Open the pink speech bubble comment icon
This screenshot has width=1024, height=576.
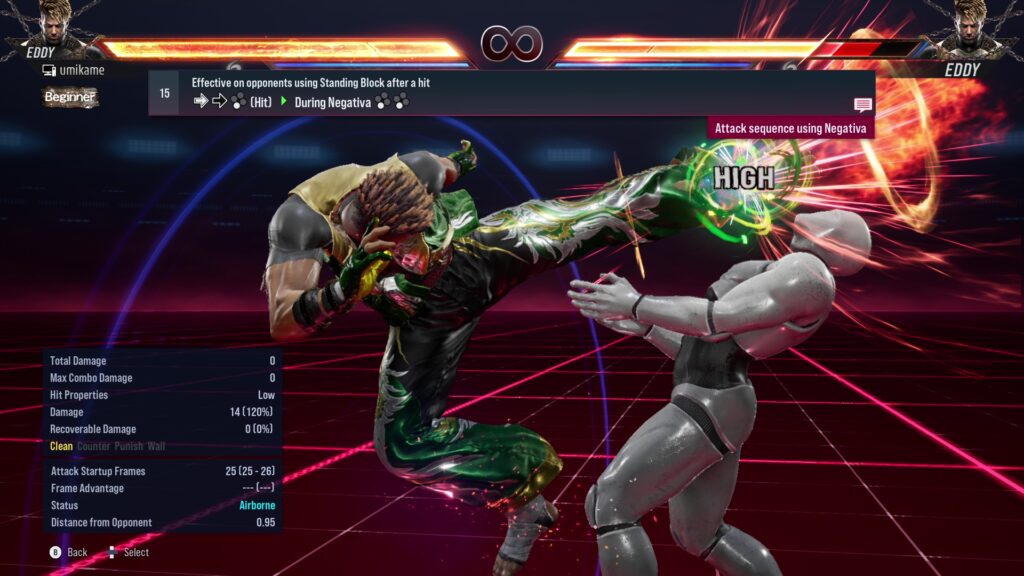[x=862, y=105]
